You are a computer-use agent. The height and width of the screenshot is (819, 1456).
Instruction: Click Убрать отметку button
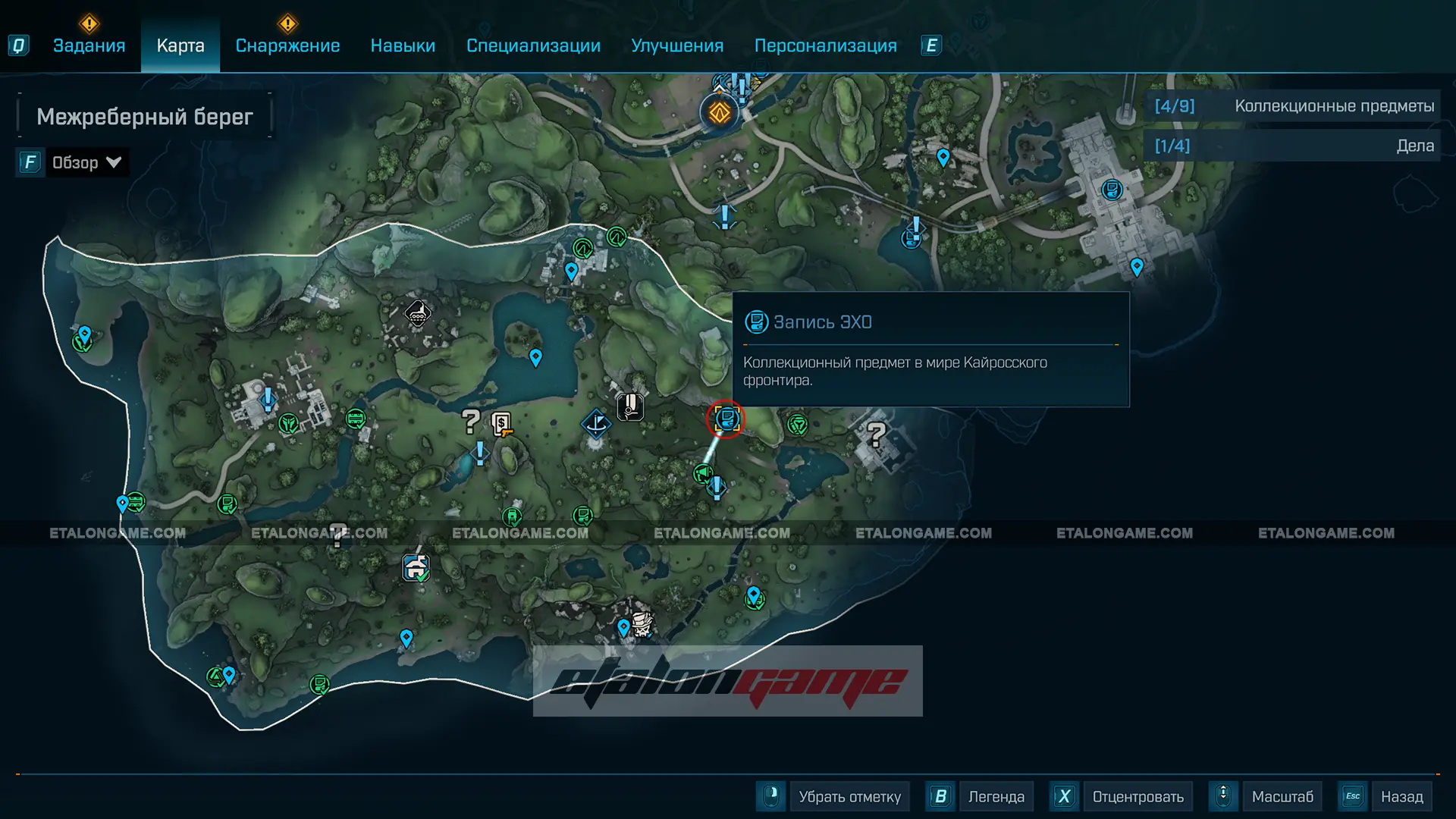coord(849,796)
